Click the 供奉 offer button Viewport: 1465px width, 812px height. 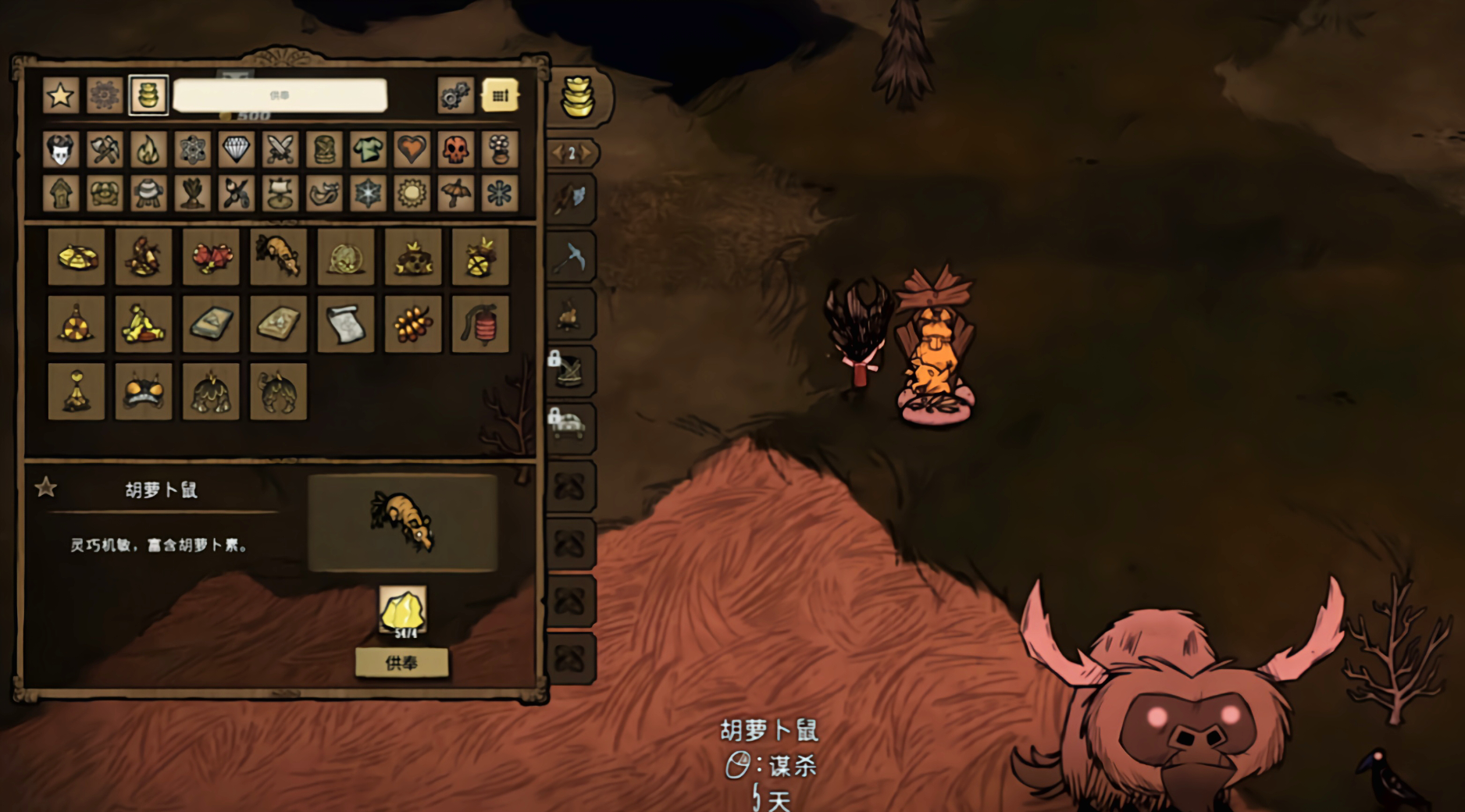[401, 663]
